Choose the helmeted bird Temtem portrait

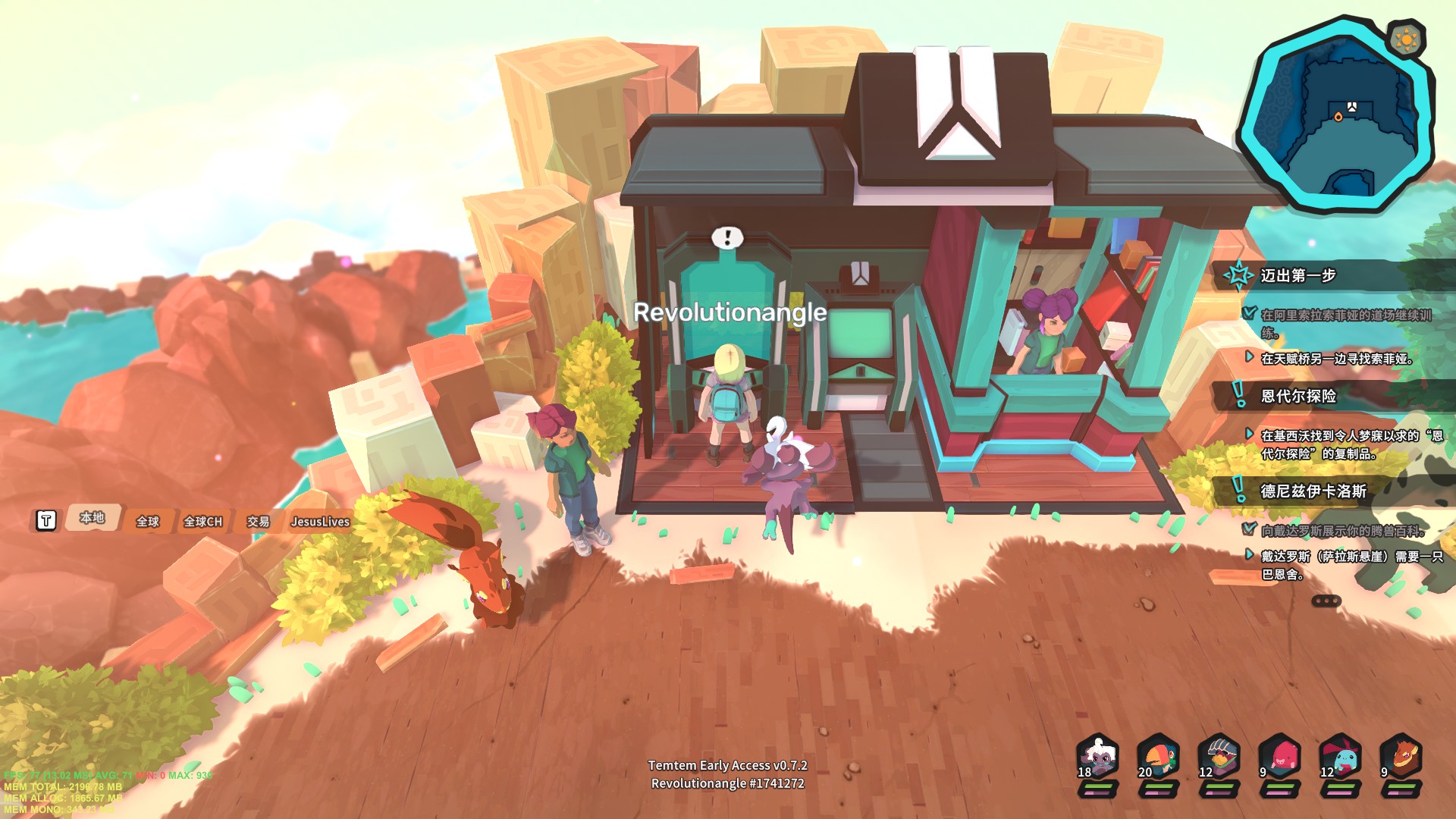pos(1219,757)
